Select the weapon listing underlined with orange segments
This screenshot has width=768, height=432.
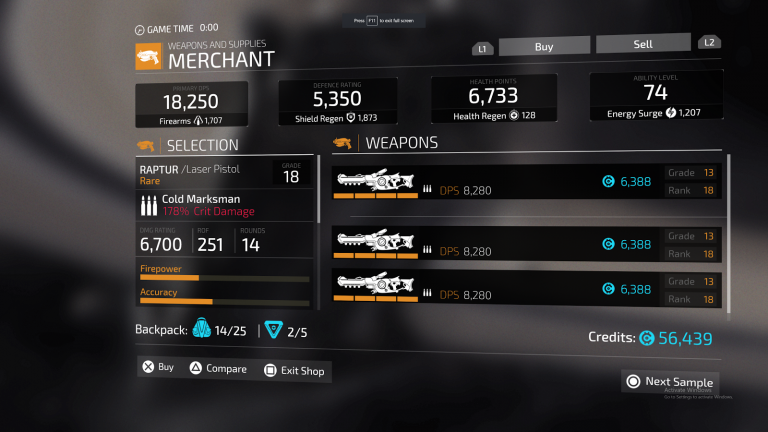pos(529,181)
